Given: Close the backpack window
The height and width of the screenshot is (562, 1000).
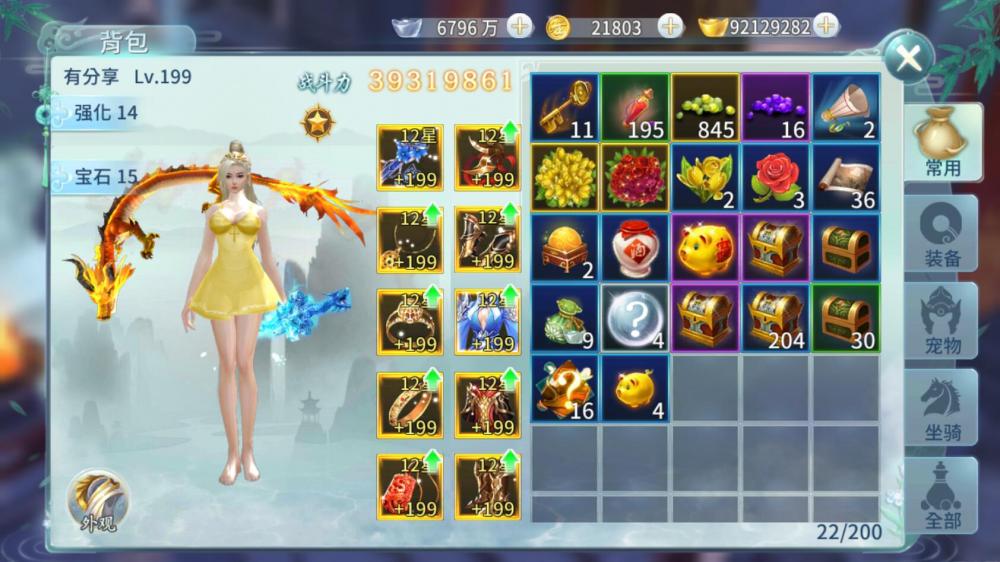Looking at the screenshot, I should click(908, 58).
